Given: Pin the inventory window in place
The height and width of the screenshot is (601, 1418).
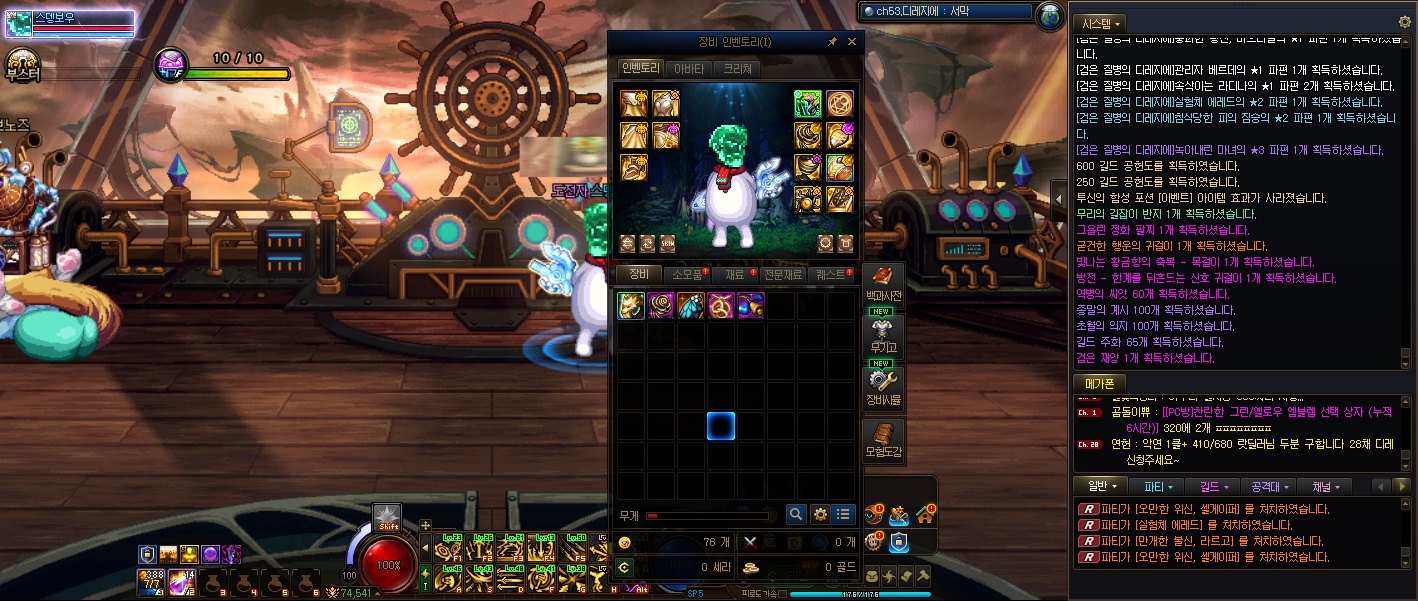Looking at the screenshot, I should (832, 42).
